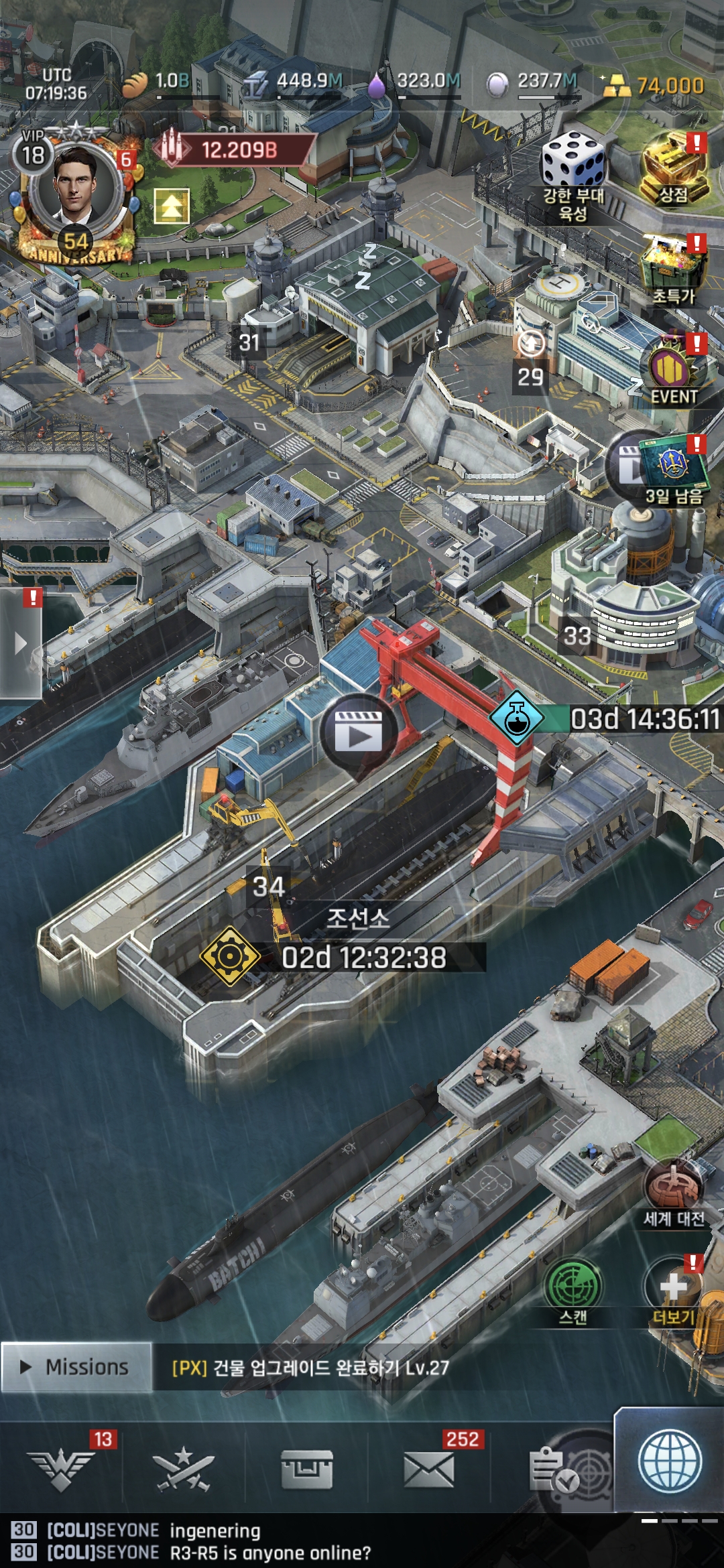Screen dimensions: 724x1568
Task: Open the crossed swords battle menu
Action: click(183, 1469)
